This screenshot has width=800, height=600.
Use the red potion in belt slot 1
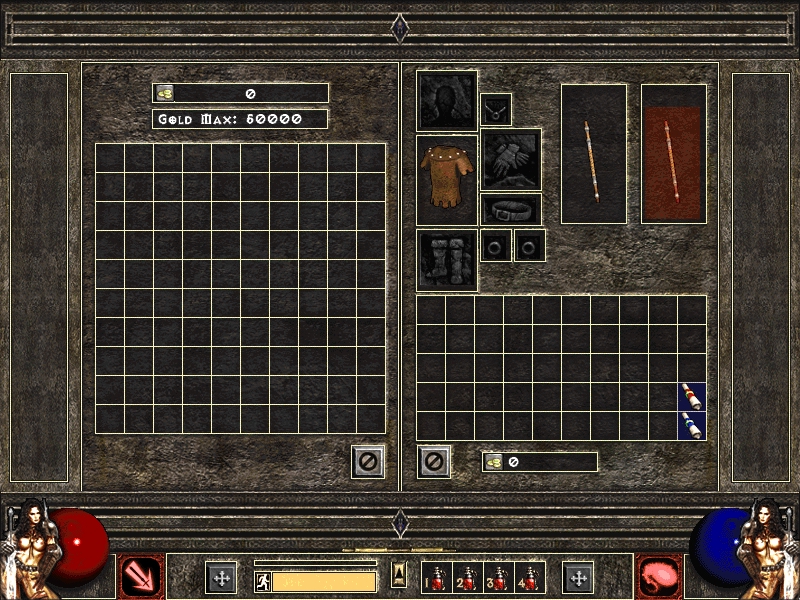[435, 578]
